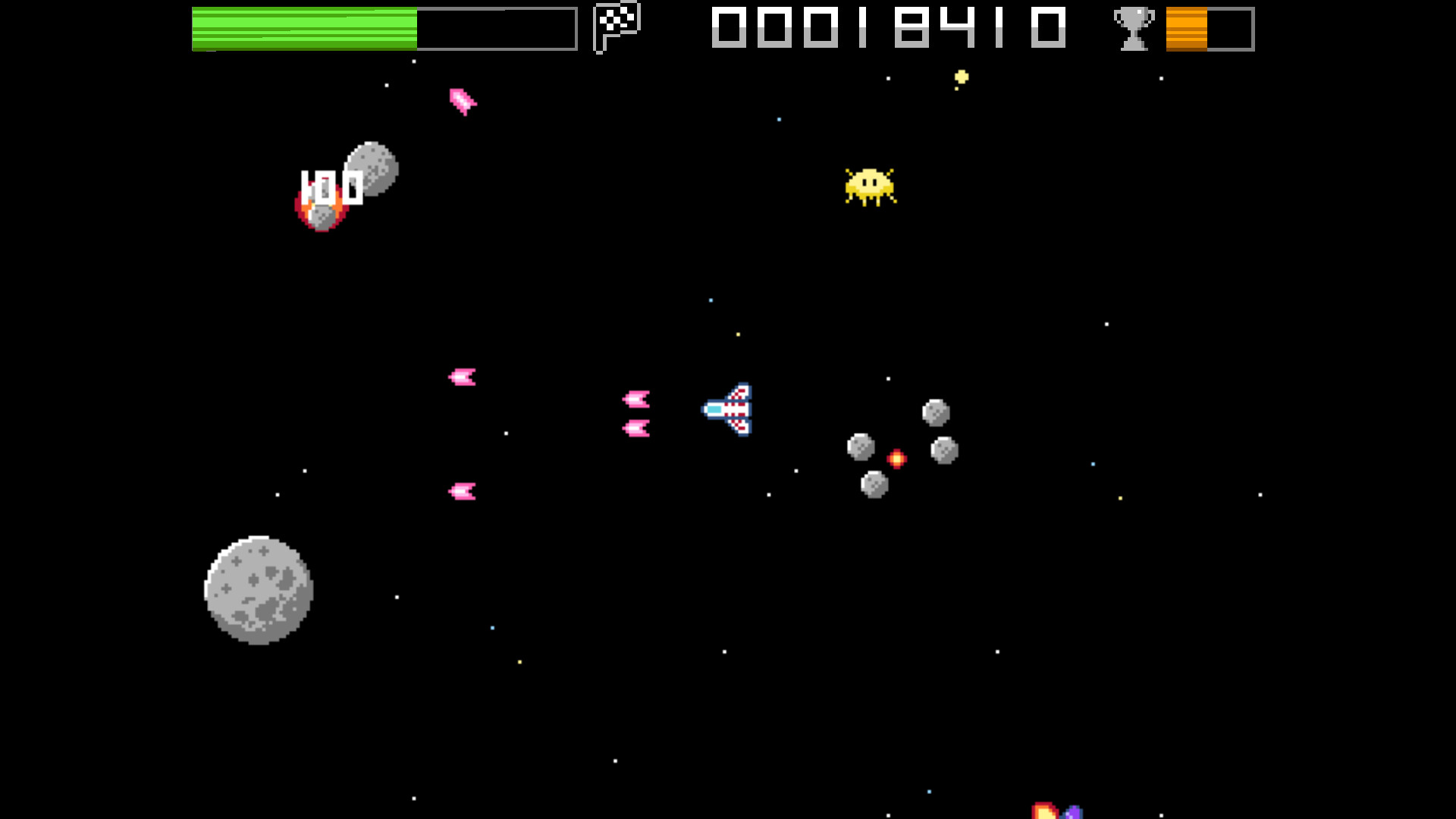Select the yellow alien enemy
This screenshot has height=819, width=1456.
tap(869, 186)
